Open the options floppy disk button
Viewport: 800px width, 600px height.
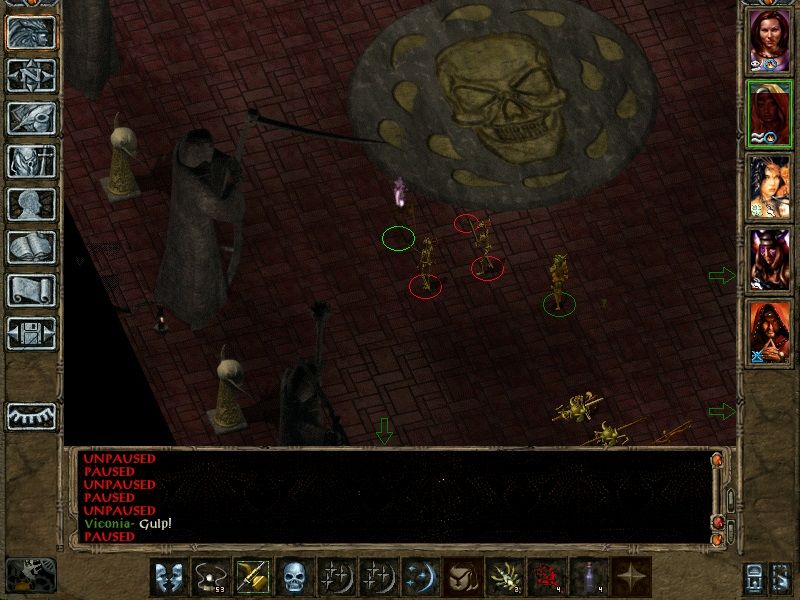[x=31, y=333]
